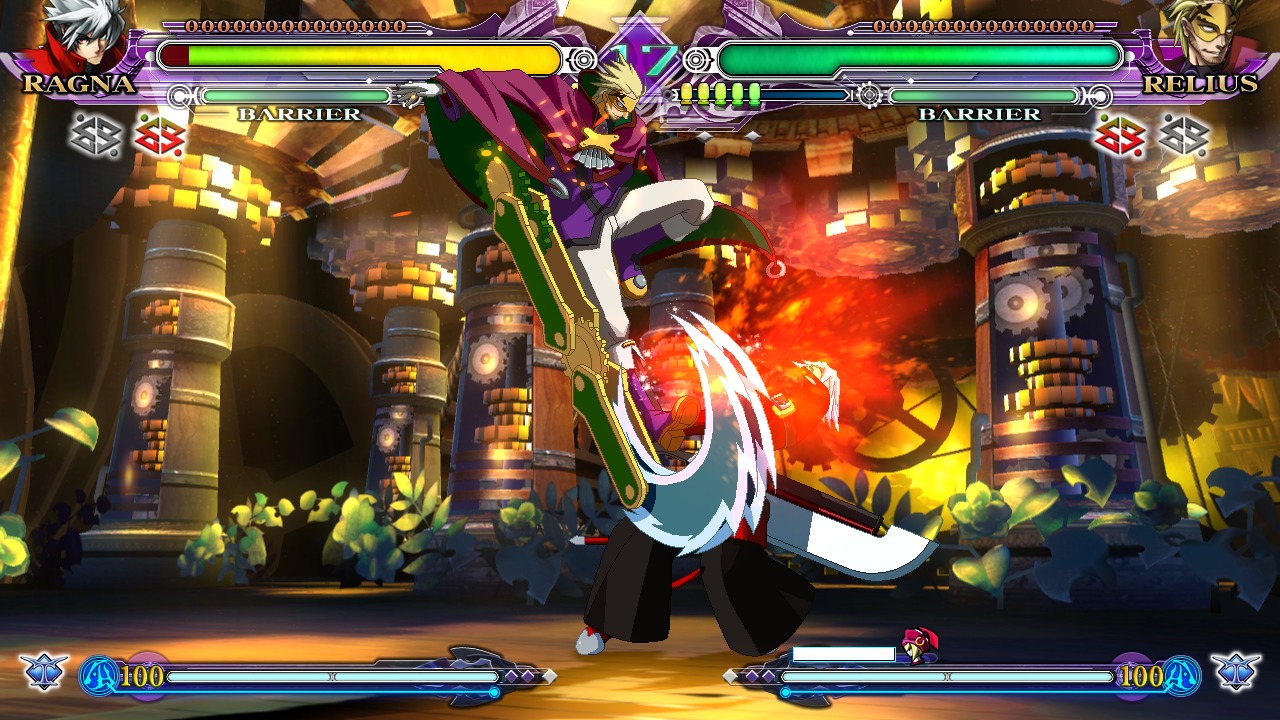
Task: Click the blue emblem on Relius's heat gauge
Action: point(1180,675)
